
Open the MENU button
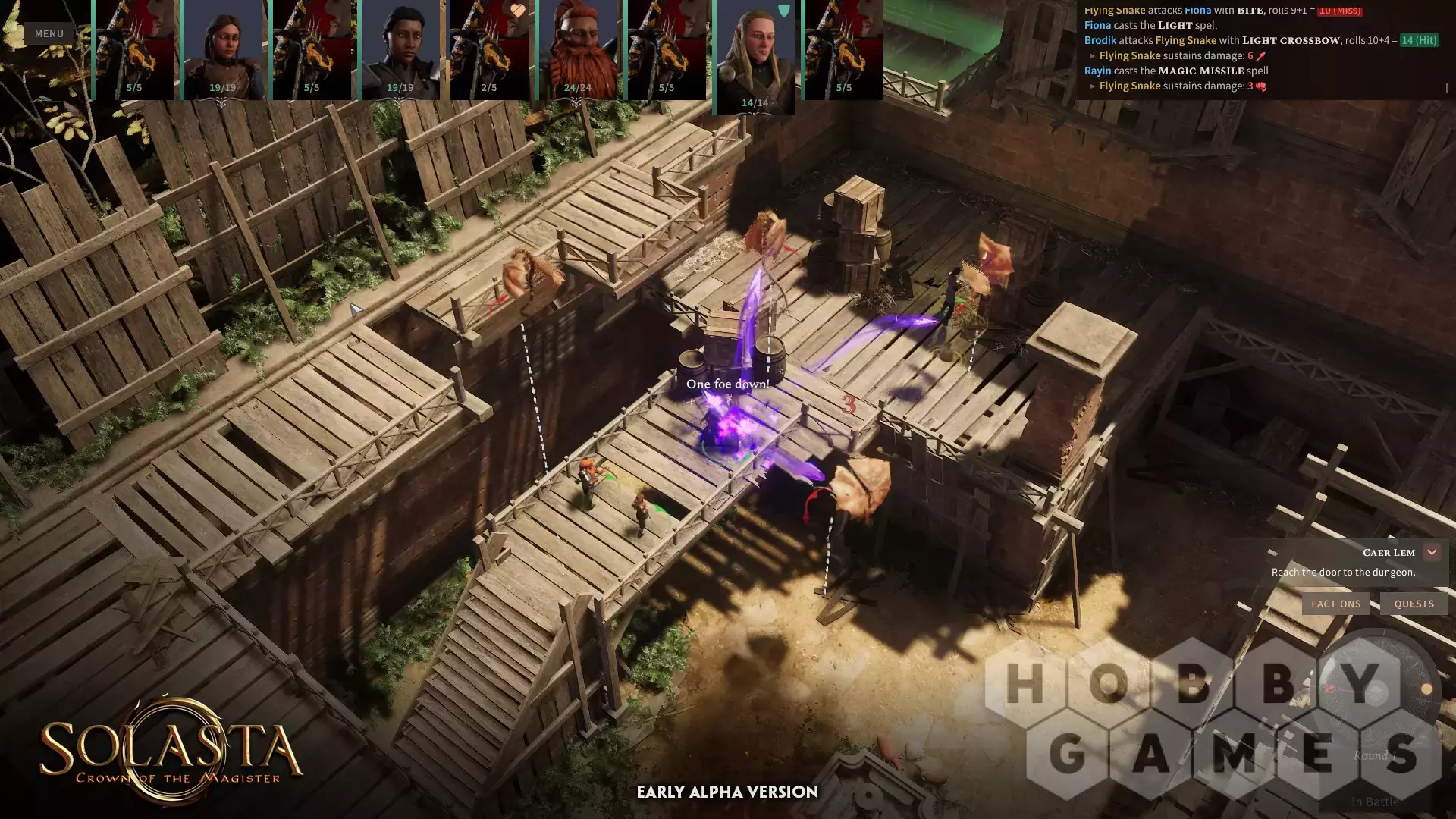tap(49, 33)
